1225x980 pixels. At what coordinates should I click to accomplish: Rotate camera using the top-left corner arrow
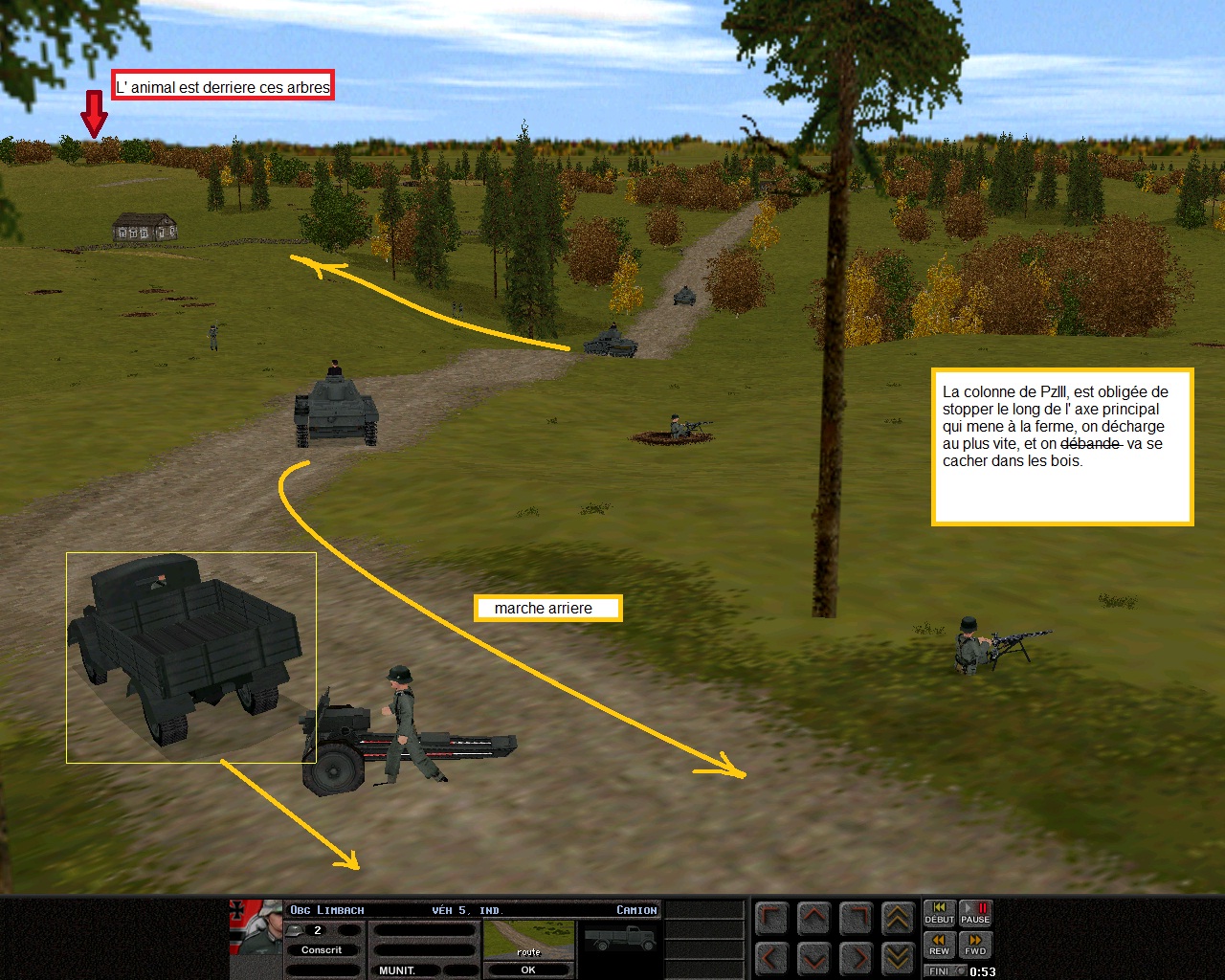point(771,919)
